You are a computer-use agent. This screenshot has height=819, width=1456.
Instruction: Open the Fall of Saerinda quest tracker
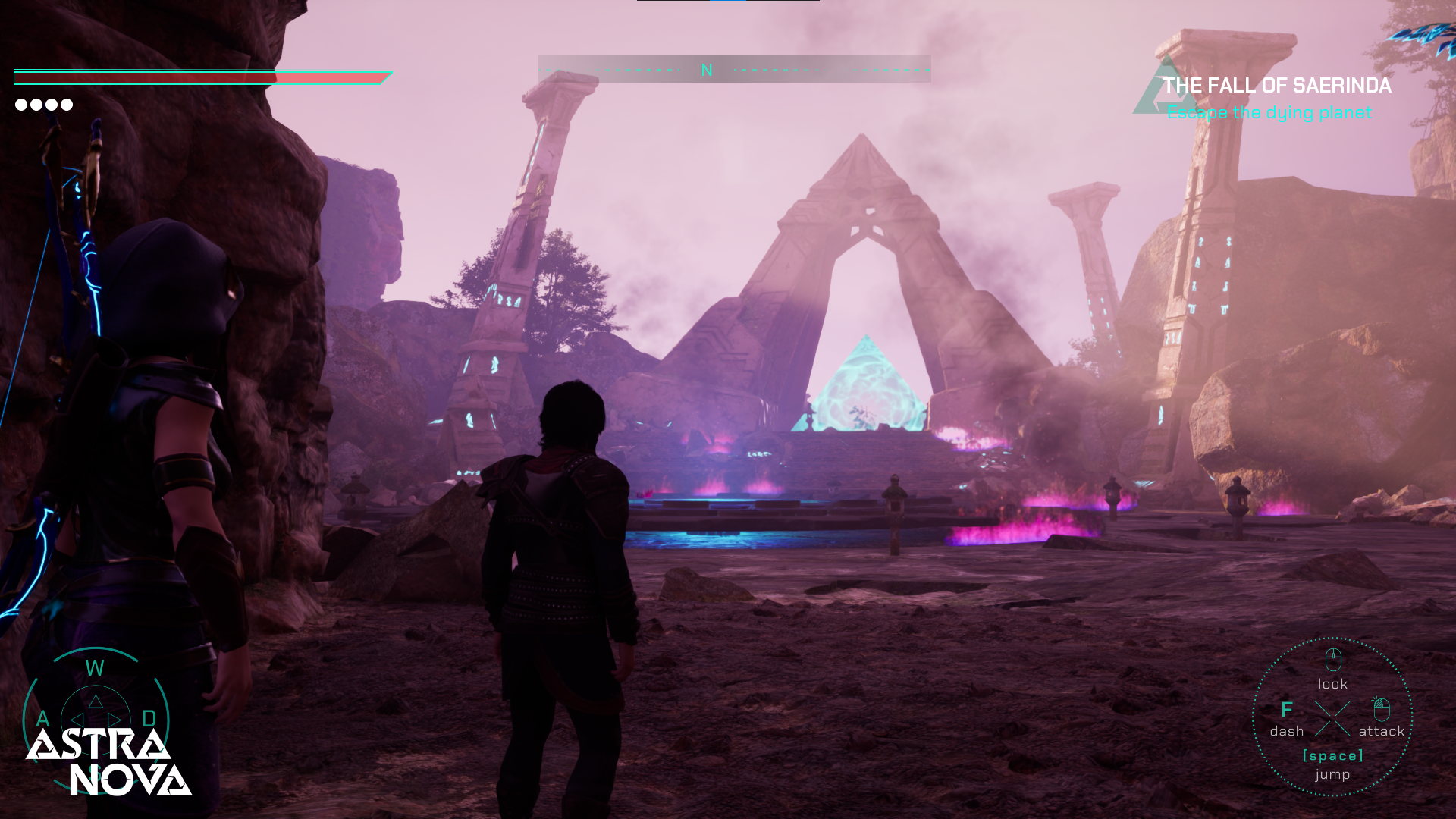point(1276,86)
